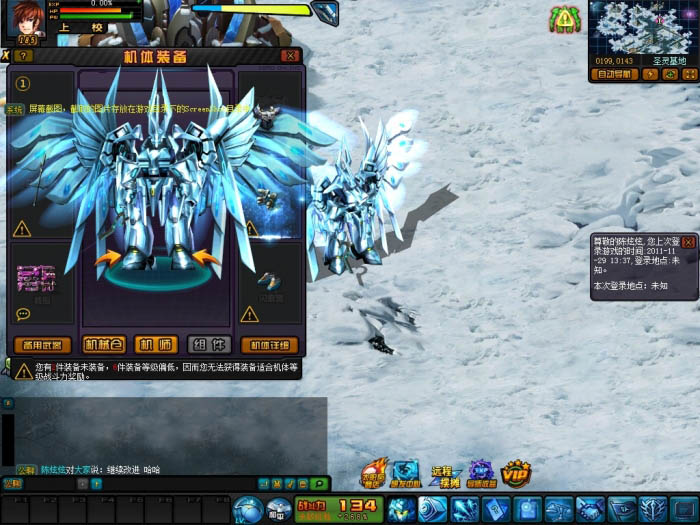Viewport: 700px width, 525px height.
Task: Select the 组件 components tab
Action: coord(208,345)
